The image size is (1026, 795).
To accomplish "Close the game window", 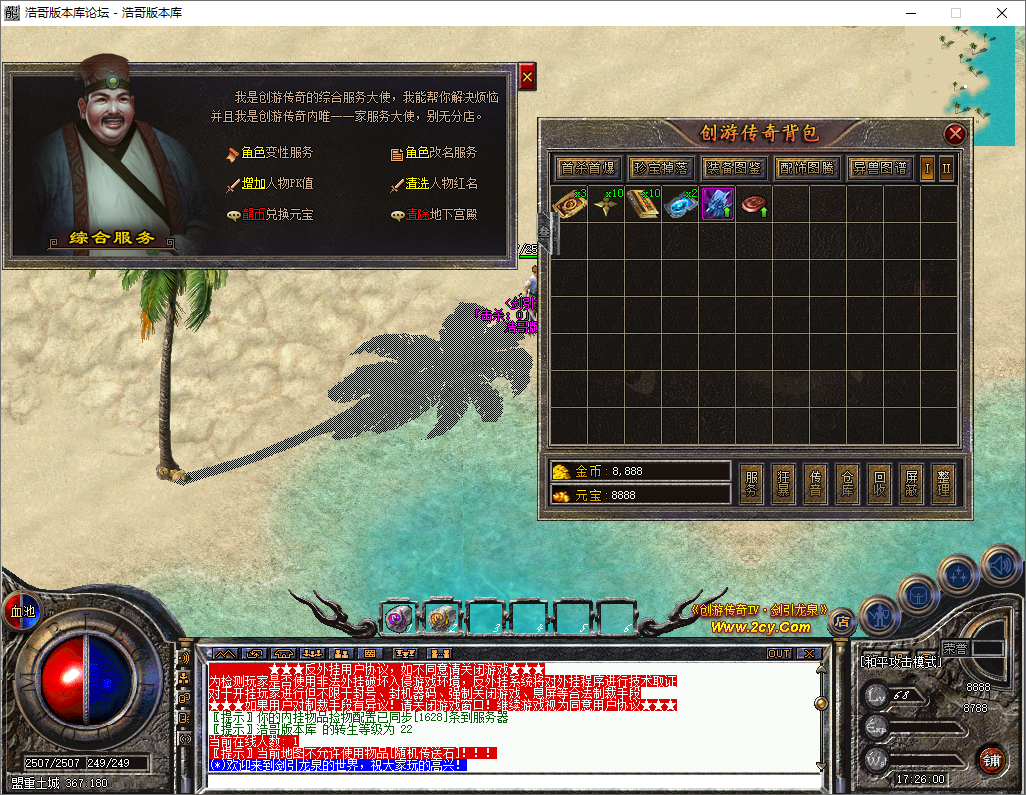I will (x=1001, y=13).
